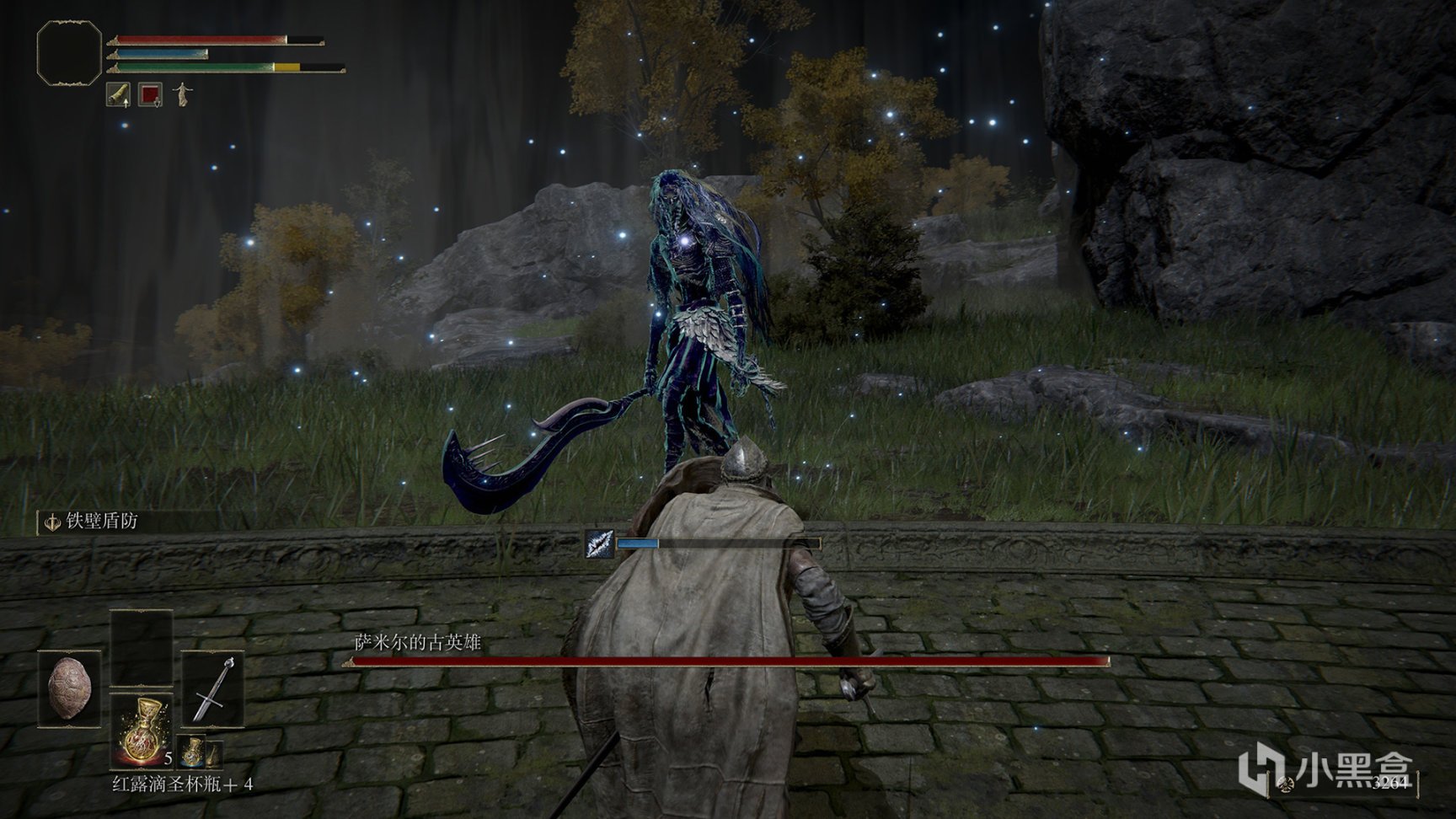Click the sword icon beside the enemy stance gauge
Viewport: 1456px width, 819px height.
(599, 544)
